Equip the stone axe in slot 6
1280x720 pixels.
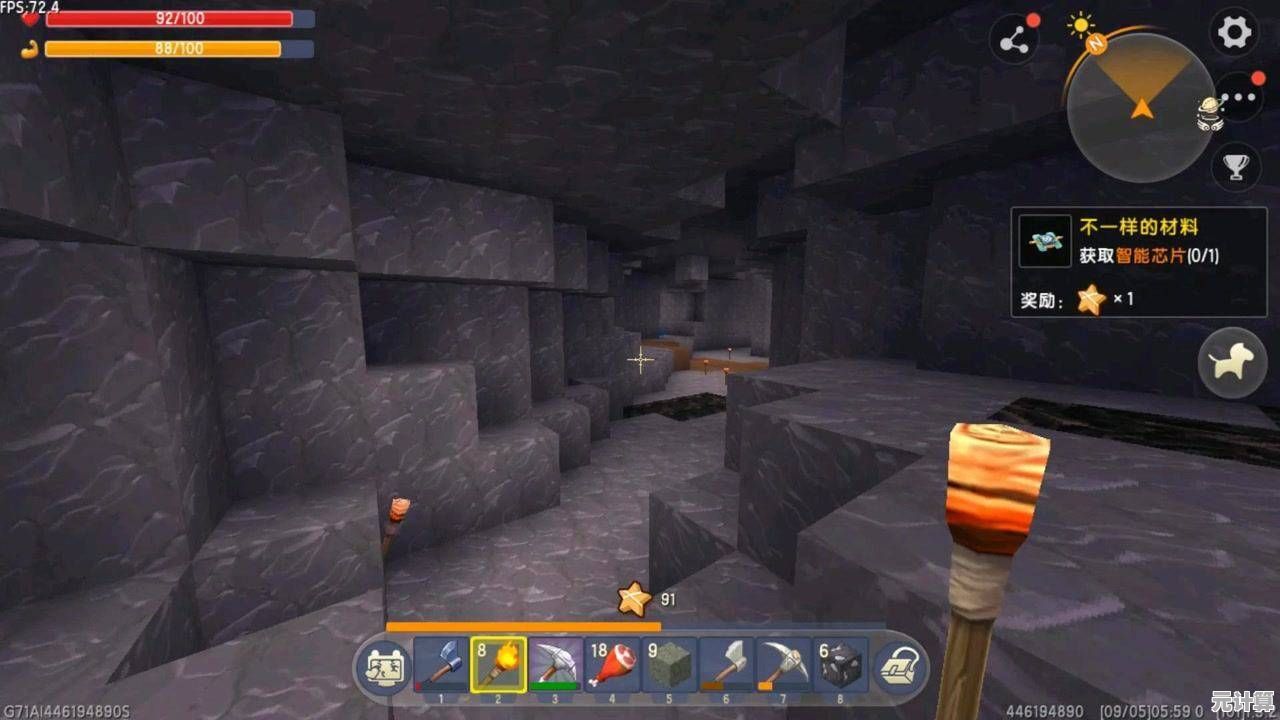(x=727, y=663)
